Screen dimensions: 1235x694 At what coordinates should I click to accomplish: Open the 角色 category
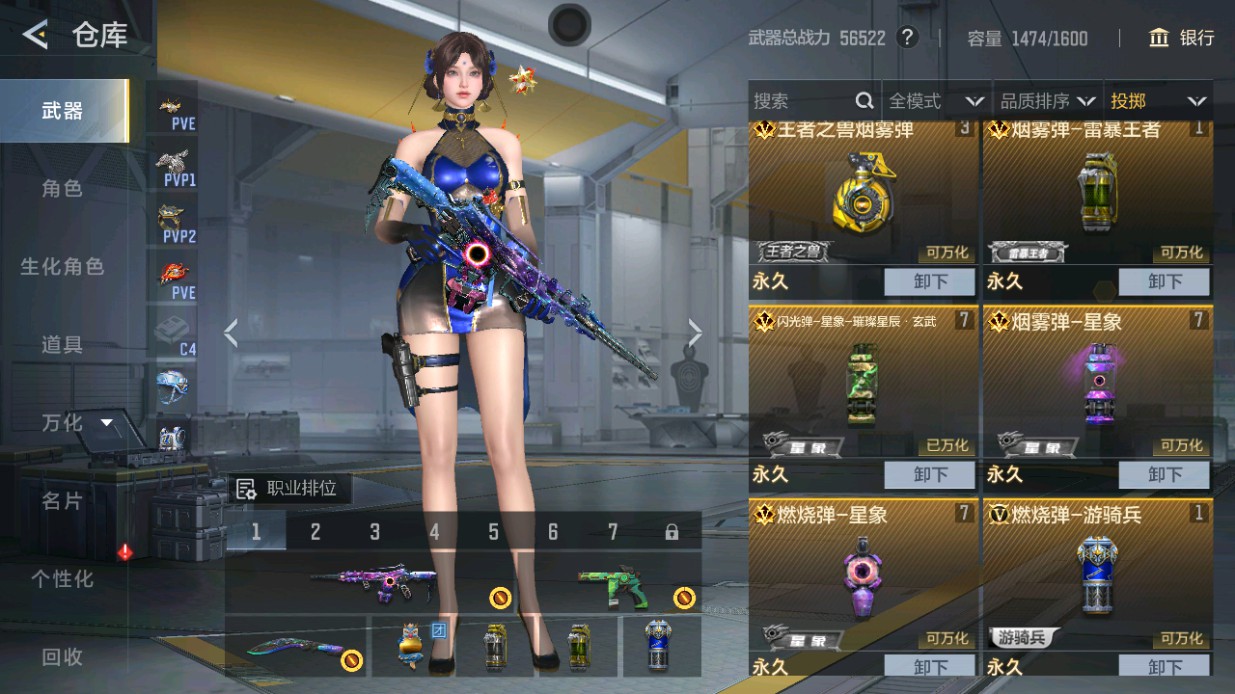tap(62, 189)
